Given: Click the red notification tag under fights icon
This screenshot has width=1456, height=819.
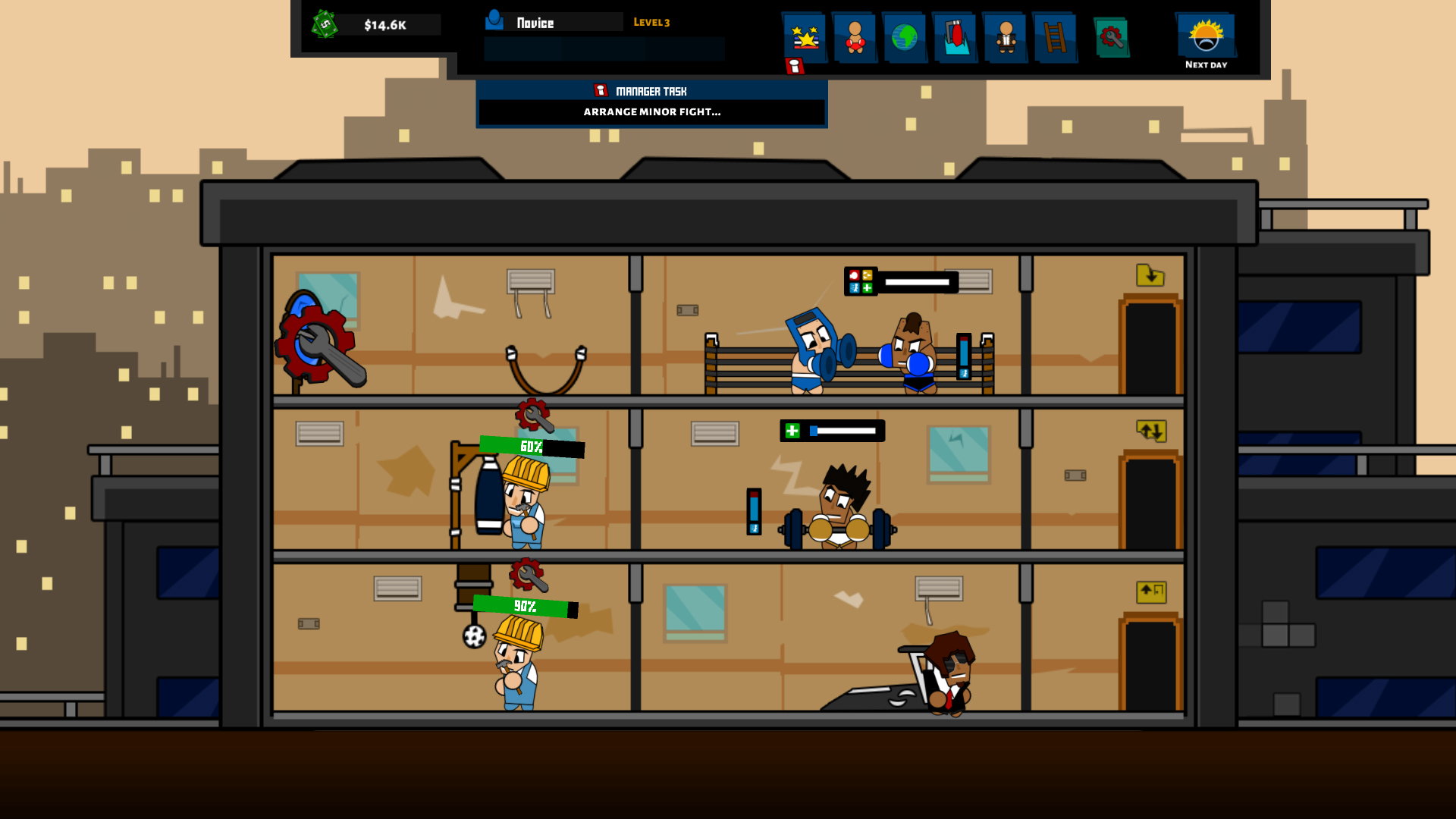Looking at the screenshot, I should pyautogui.click(x=794, y=67).
